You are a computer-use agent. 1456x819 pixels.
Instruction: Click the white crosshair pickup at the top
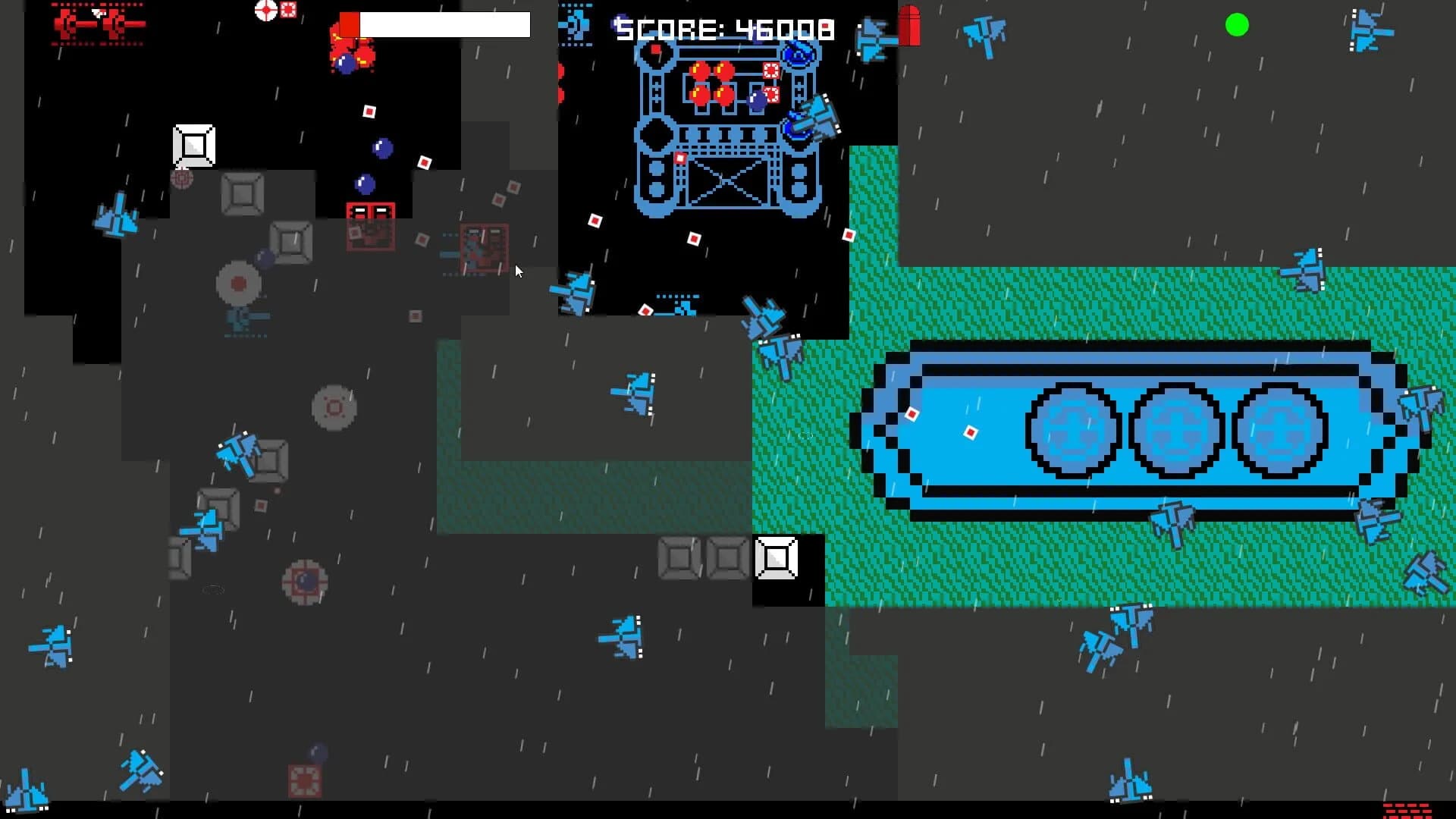click(x=266, y=11)
